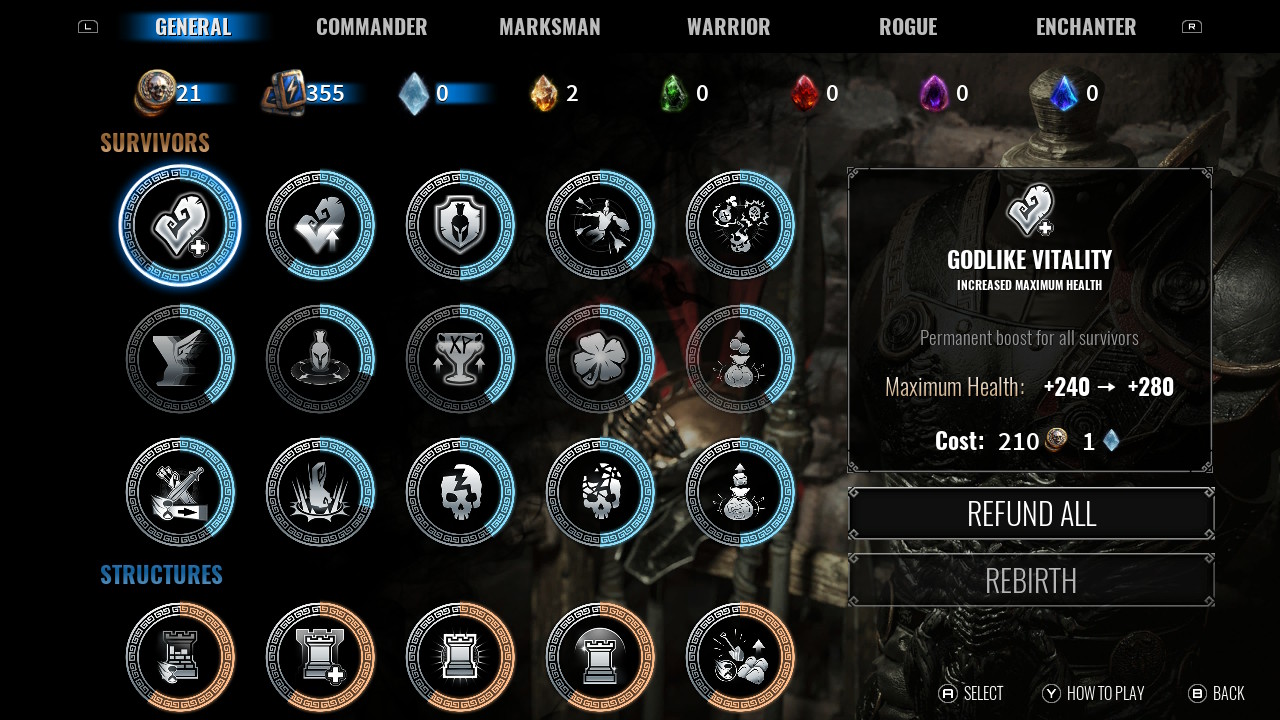Select the Warrior tab
Viewport: 1280px width, 720px height.
[x=728, y=27]
